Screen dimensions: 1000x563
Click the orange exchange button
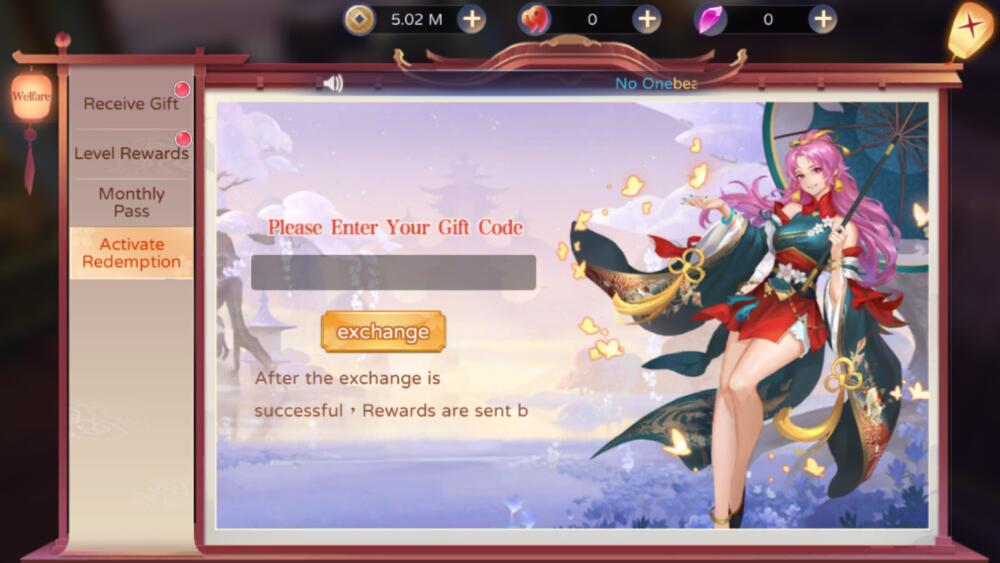383,332
